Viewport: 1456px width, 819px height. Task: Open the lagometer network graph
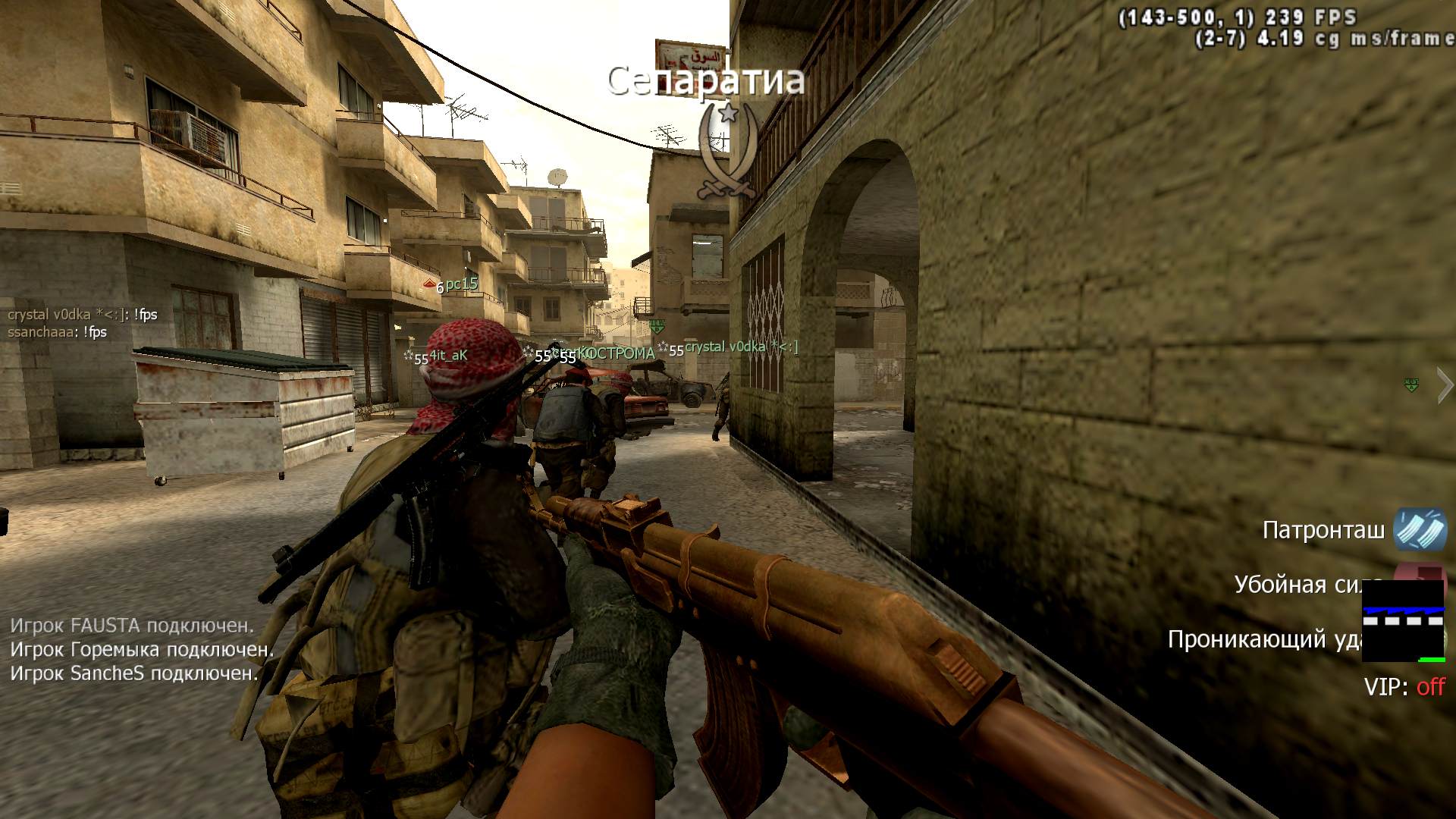click(1403, 620)
